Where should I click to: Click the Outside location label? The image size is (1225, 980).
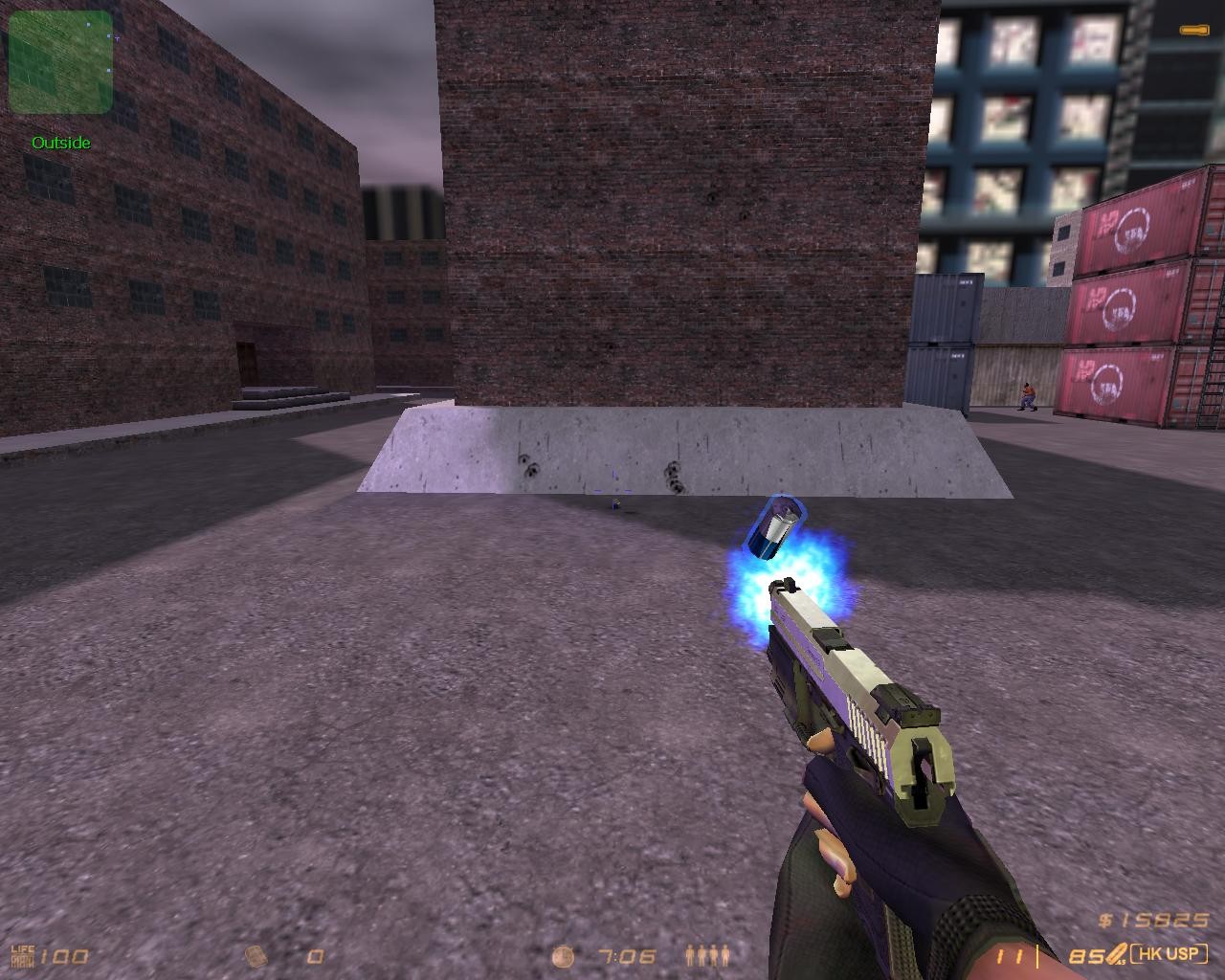pyautogui.click(x=60, y=143)
